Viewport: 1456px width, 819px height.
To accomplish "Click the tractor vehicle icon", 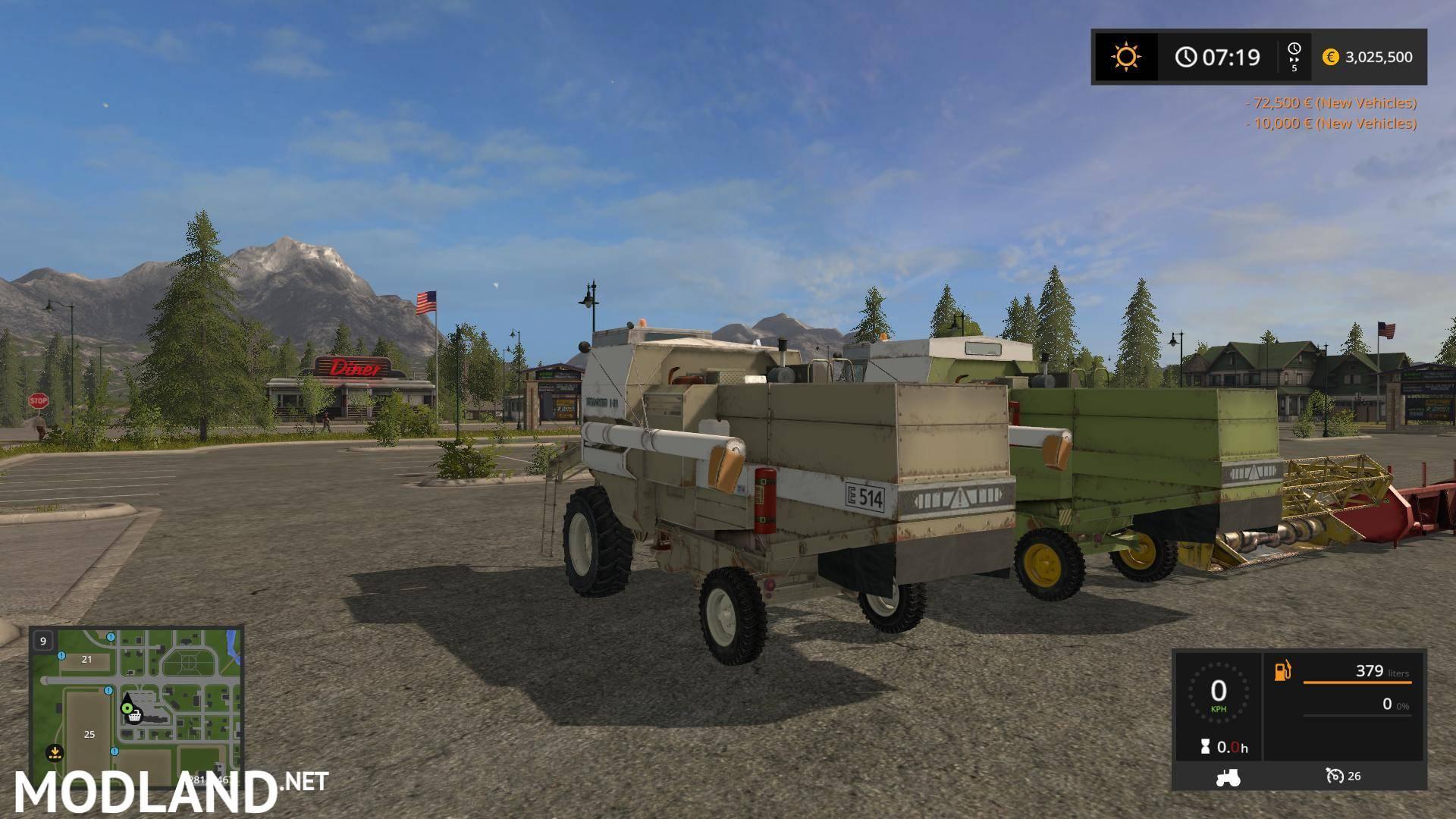I will click(1228, 777).
